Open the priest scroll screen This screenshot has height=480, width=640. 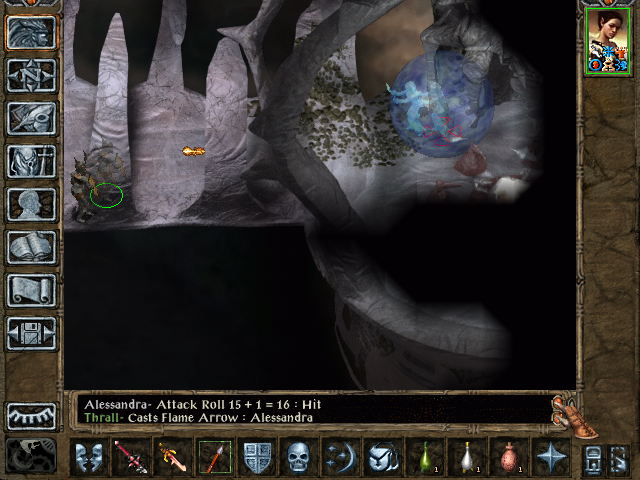click(31, 290)
